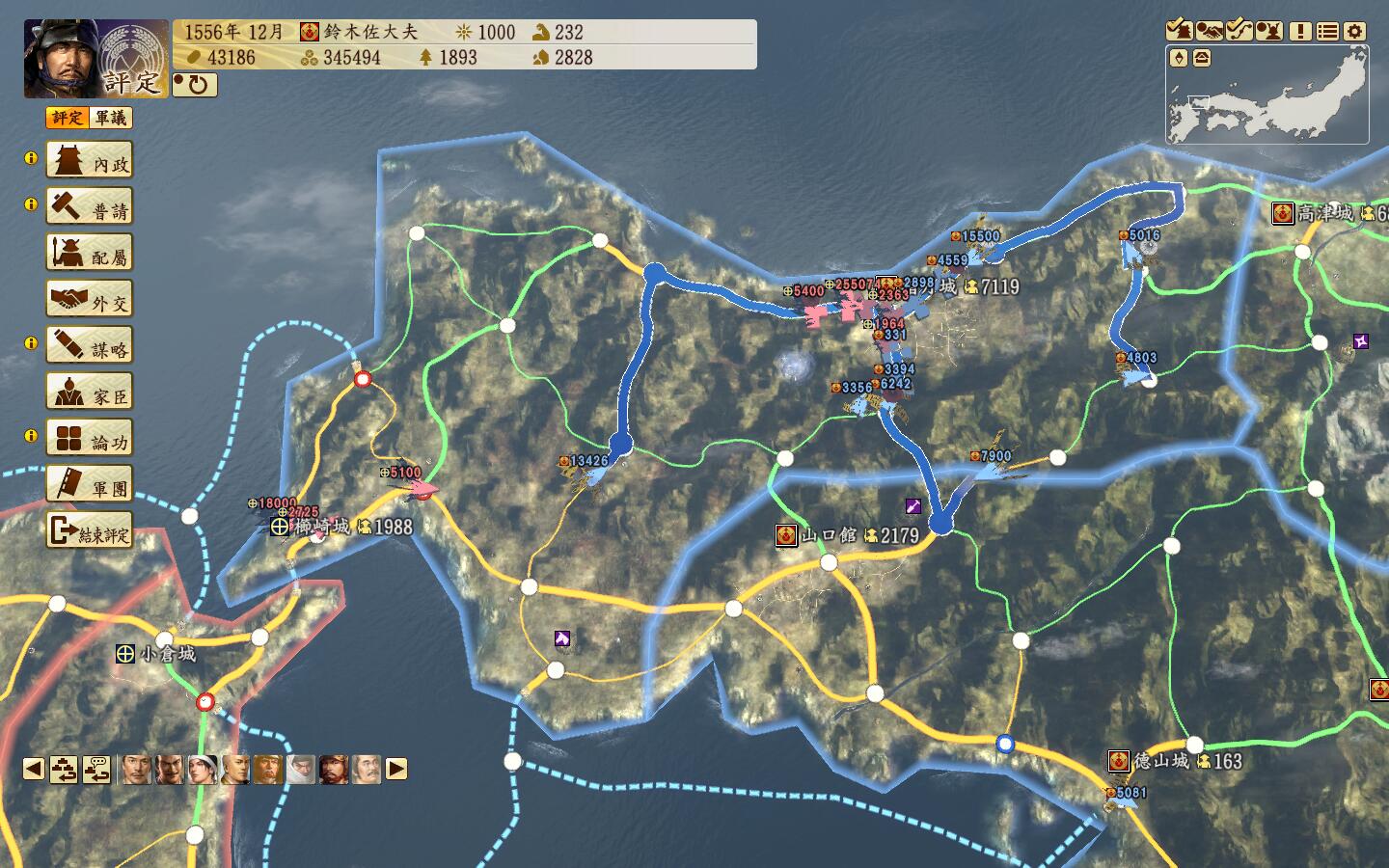The height and width of the screenshot is (868, 1389).
Task: Show notifications via the exclamation mark icon
Action: (1300, 31)
